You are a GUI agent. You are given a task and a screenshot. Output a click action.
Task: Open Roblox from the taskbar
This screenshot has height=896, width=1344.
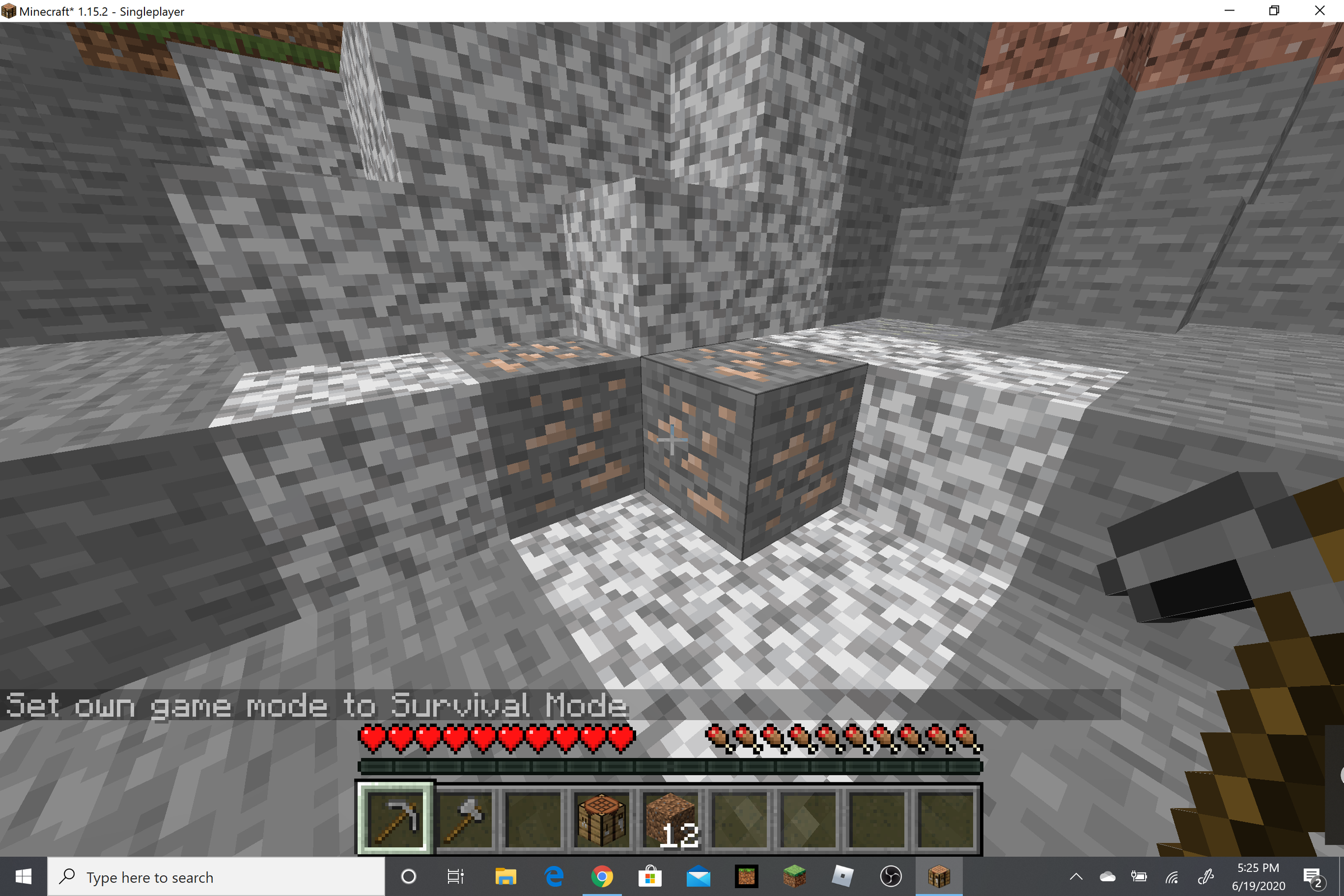coord(842,876)
